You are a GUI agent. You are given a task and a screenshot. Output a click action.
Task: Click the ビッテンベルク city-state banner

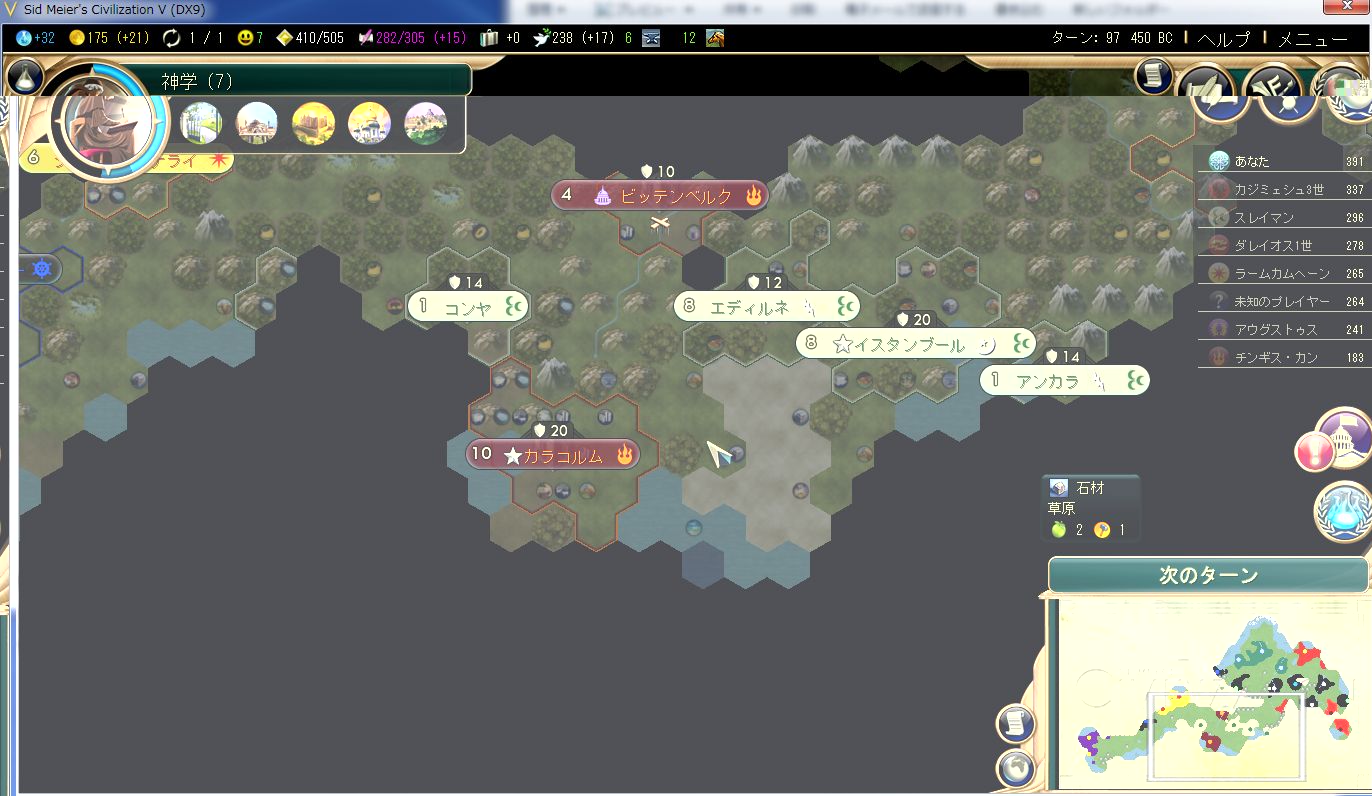[x=660, y=196]
